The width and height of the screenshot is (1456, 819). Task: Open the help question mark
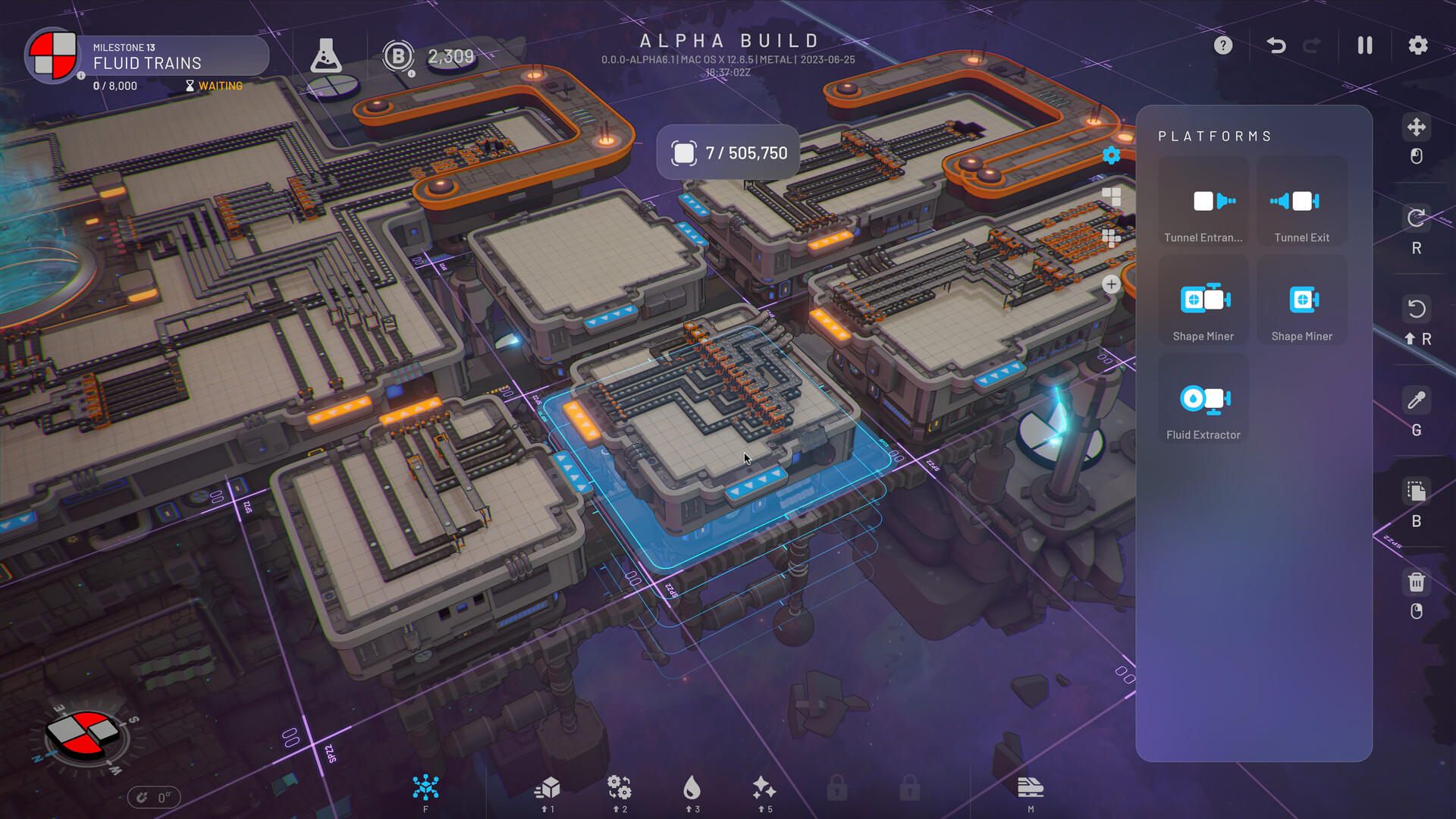click(x=1222, y=45)
